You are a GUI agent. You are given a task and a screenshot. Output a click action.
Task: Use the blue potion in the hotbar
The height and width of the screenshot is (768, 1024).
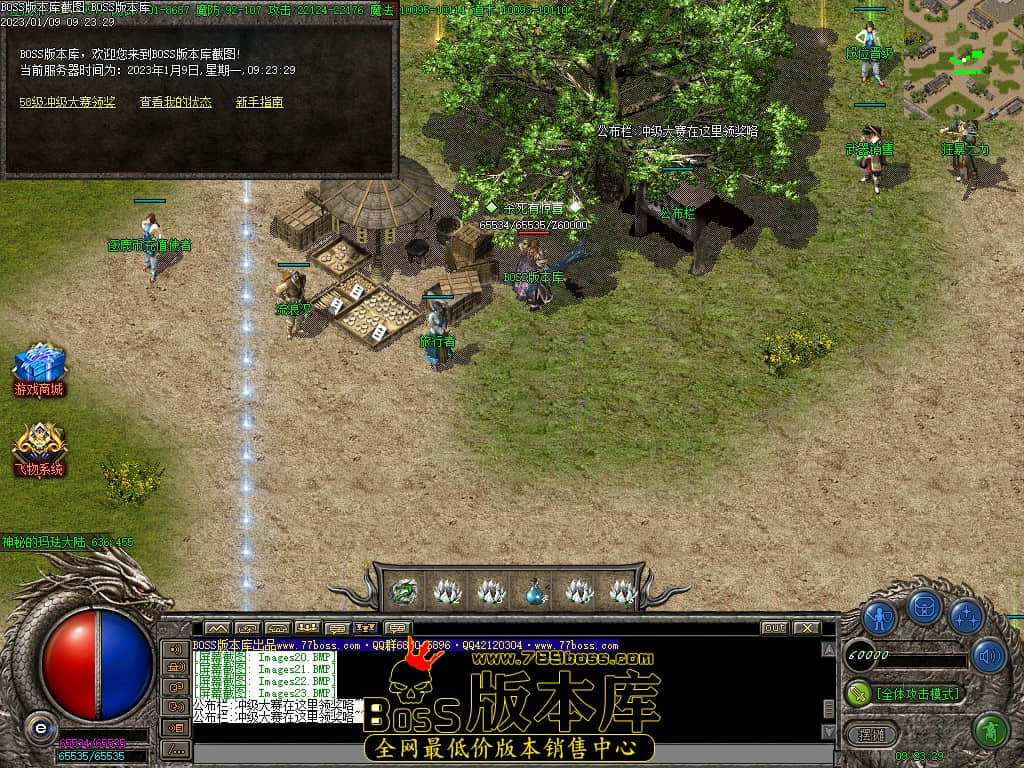coord(535,591)
